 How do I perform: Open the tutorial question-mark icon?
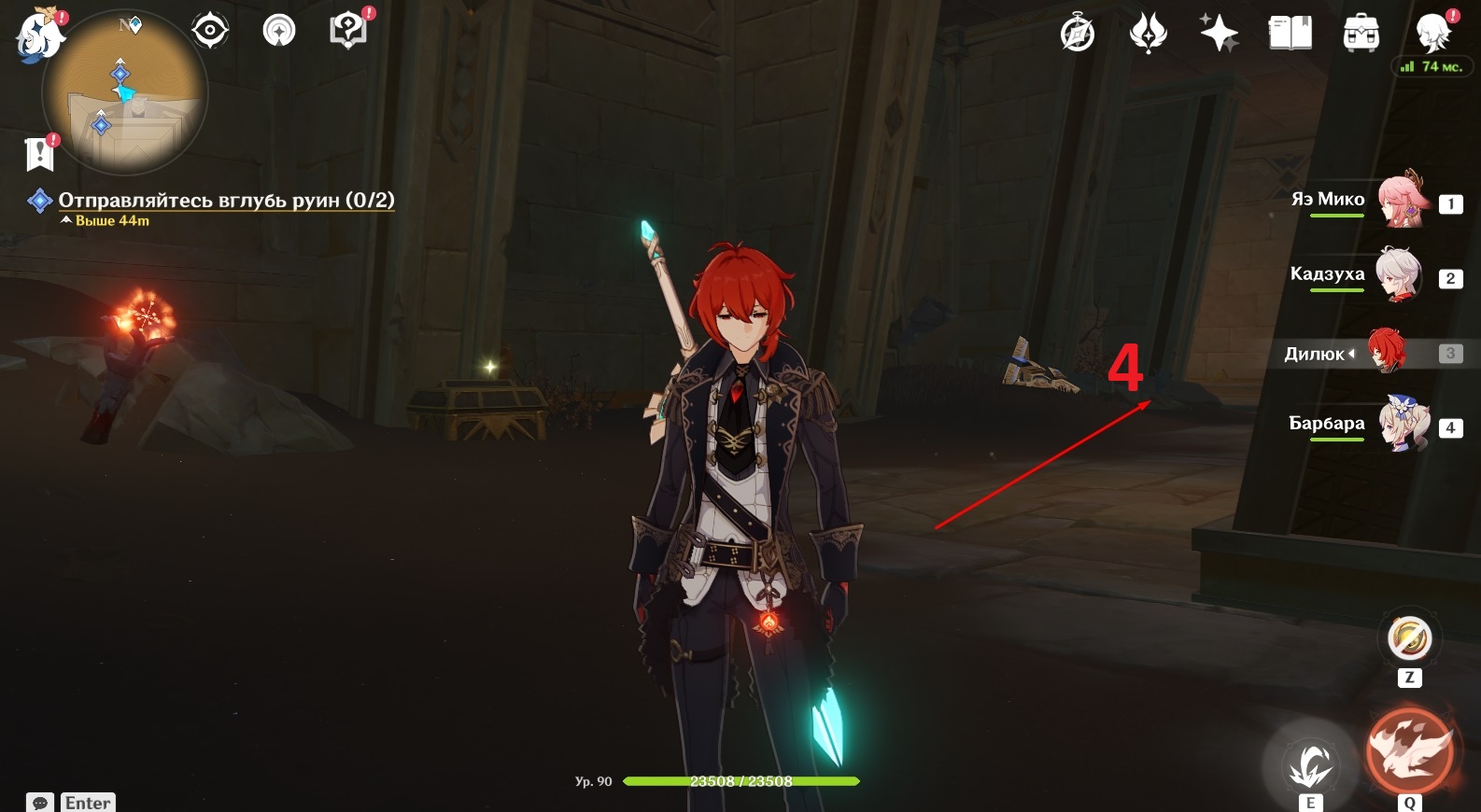(348, 31)
